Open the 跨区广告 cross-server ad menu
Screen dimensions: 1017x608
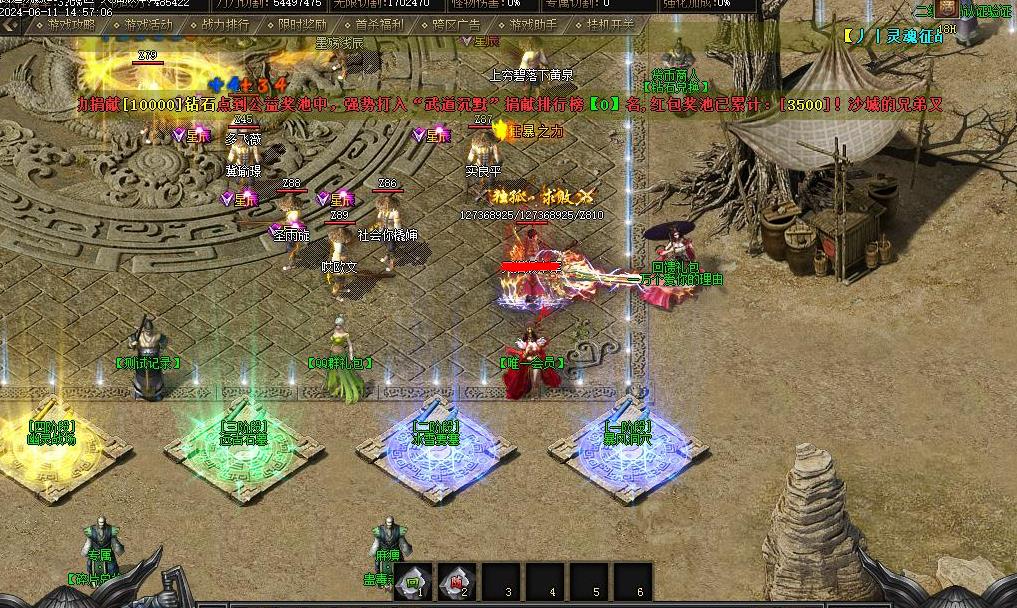point(456,25)
